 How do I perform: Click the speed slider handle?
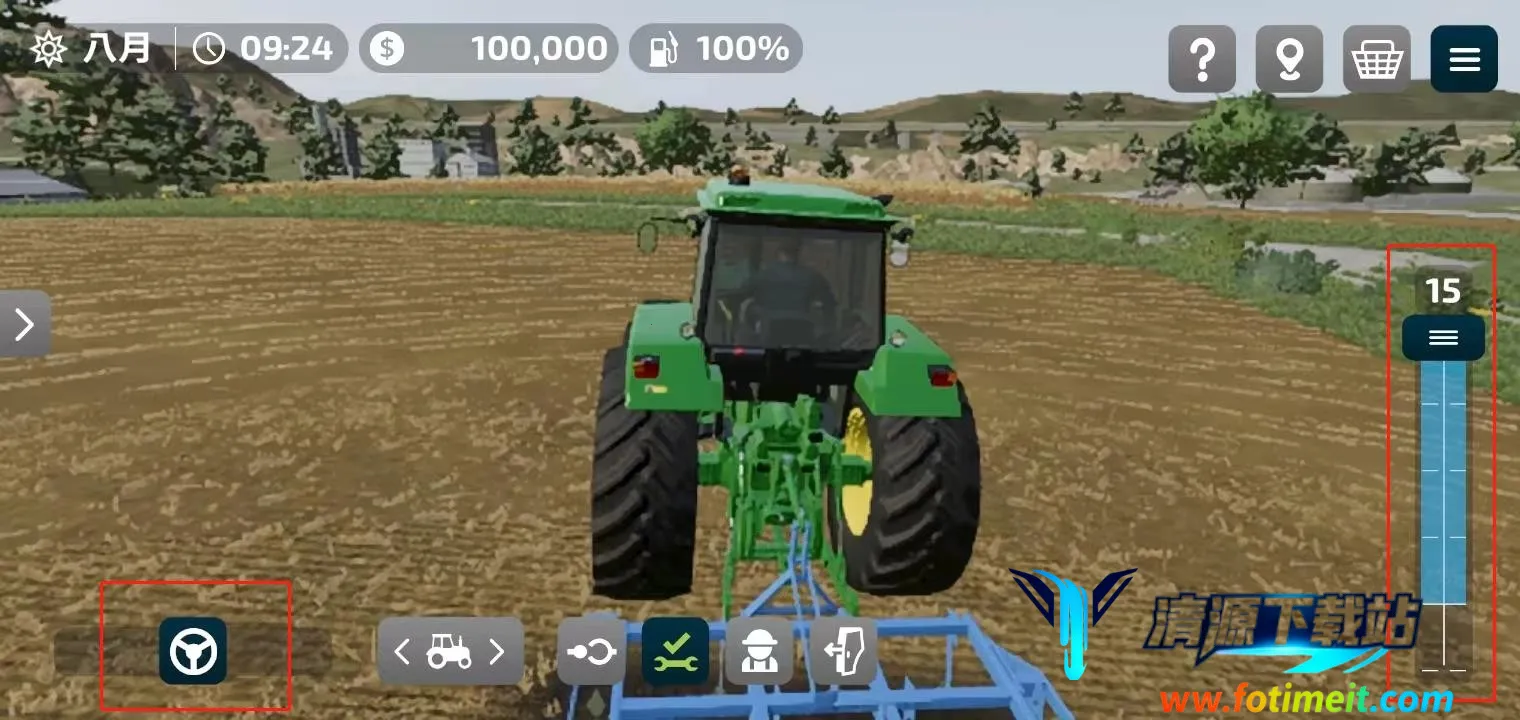(x=1443, y=338)
